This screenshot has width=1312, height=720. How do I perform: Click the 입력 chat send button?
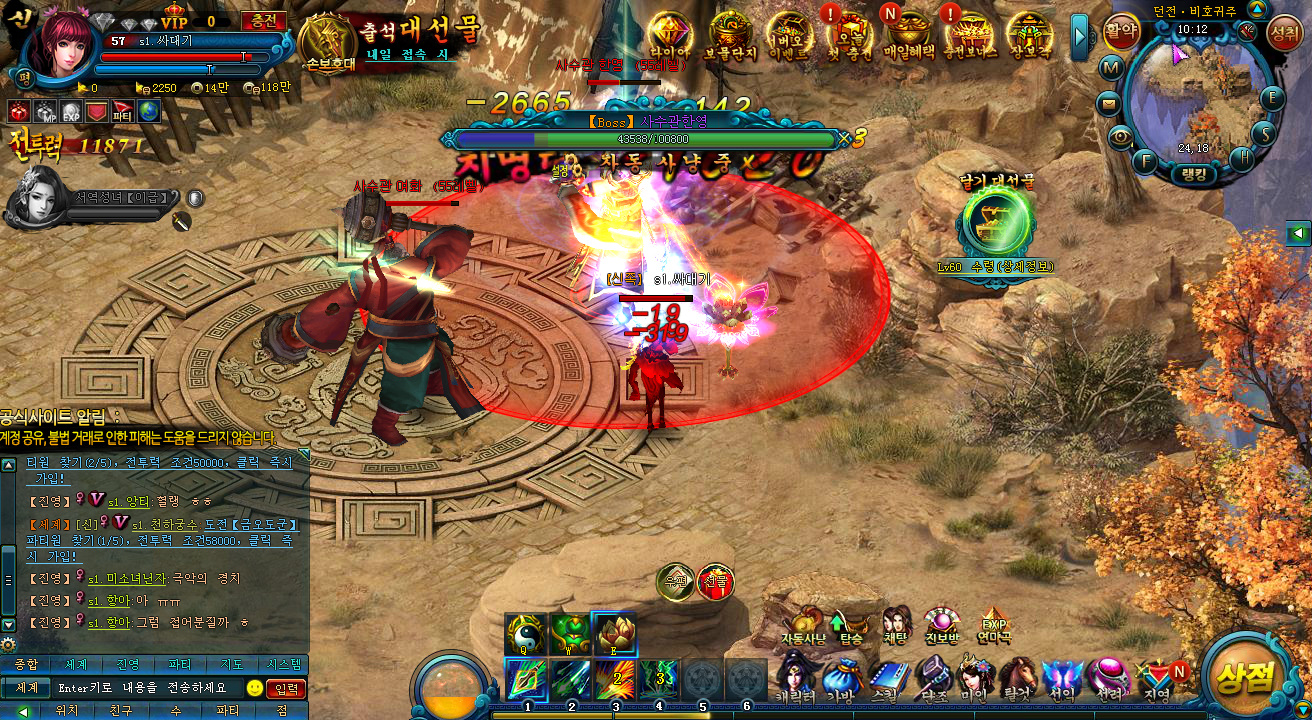(287, 688)
